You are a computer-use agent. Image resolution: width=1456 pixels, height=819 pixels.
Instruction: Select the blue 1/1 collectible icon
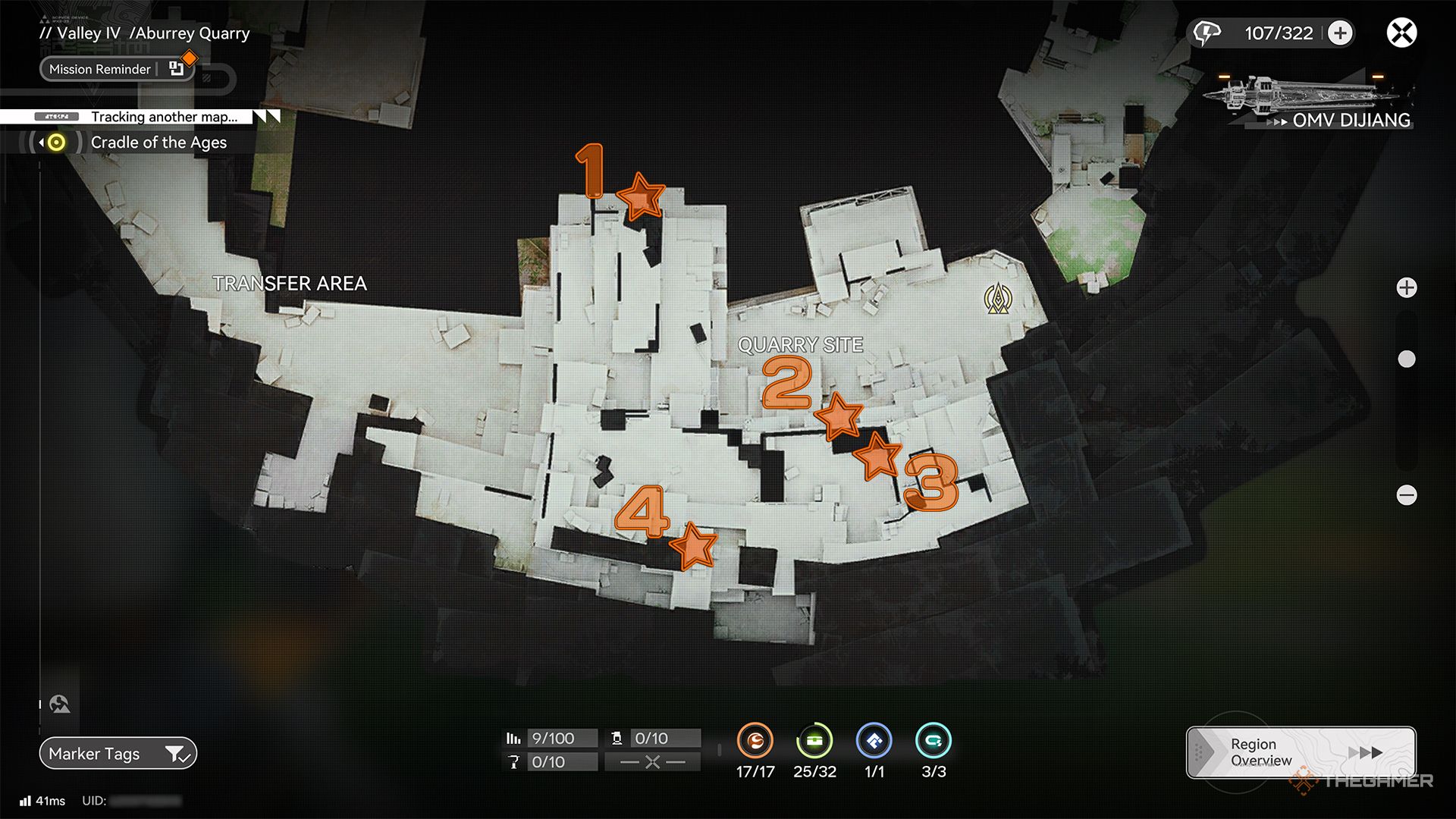click(x=874, y=741)
